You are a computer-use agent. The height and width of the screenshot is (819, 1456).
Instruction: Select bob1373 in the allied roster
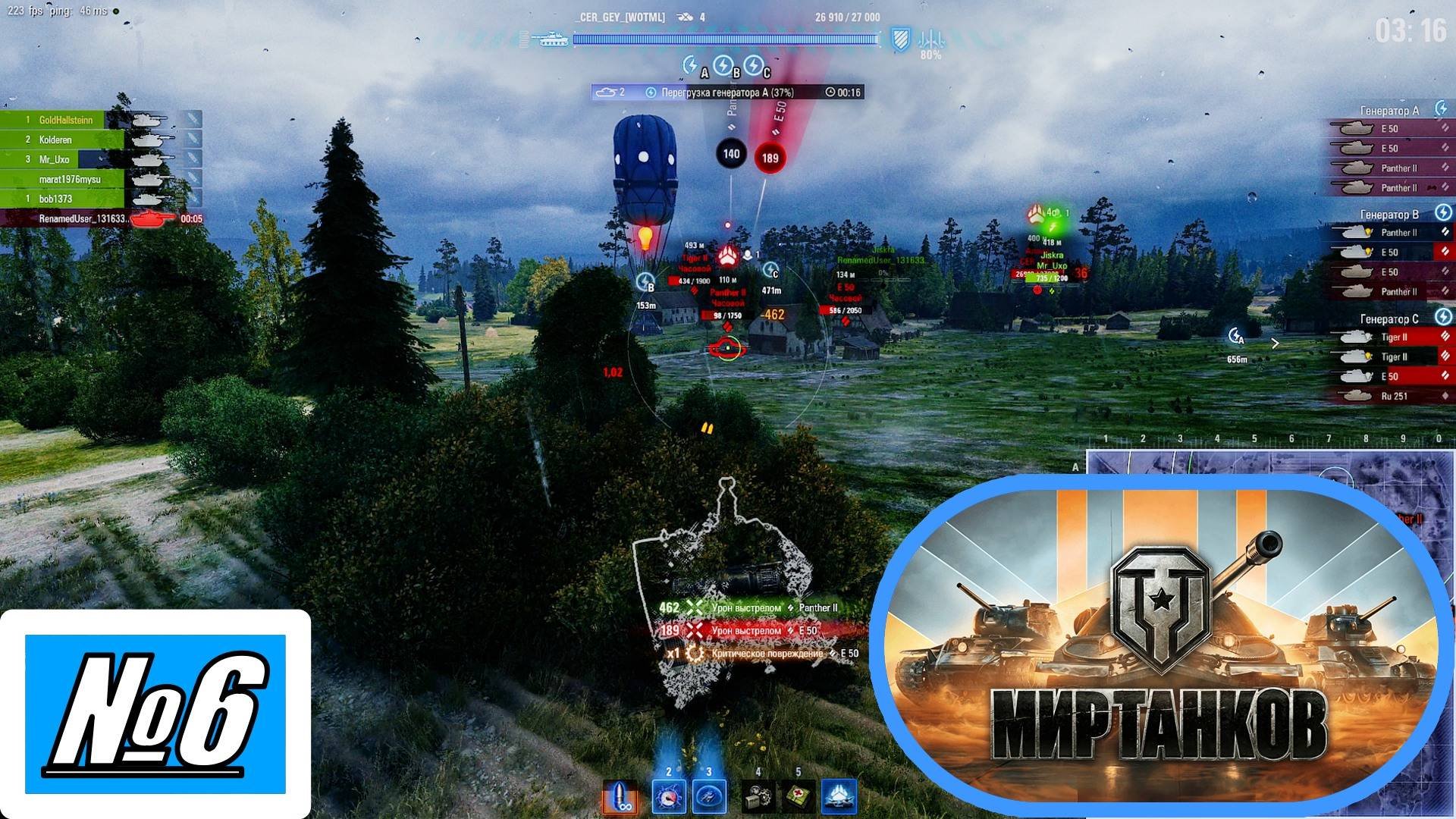tap(55, 199)
